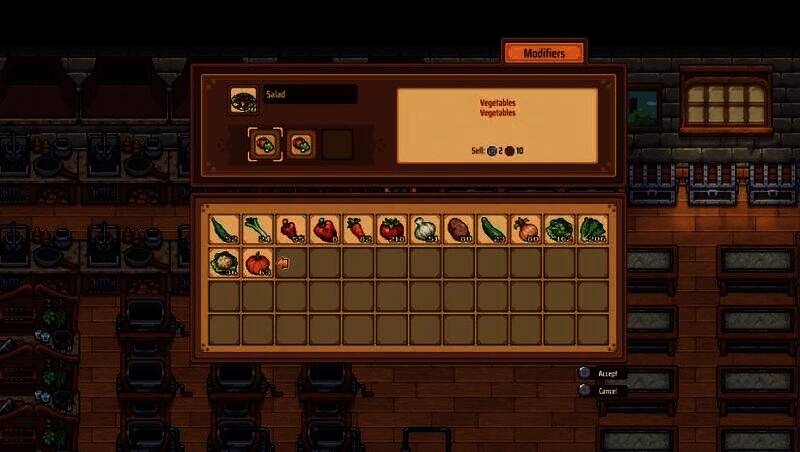Open the Modifiers tab
This screenshot has height=452, width=800.
(x=544, y=53)
